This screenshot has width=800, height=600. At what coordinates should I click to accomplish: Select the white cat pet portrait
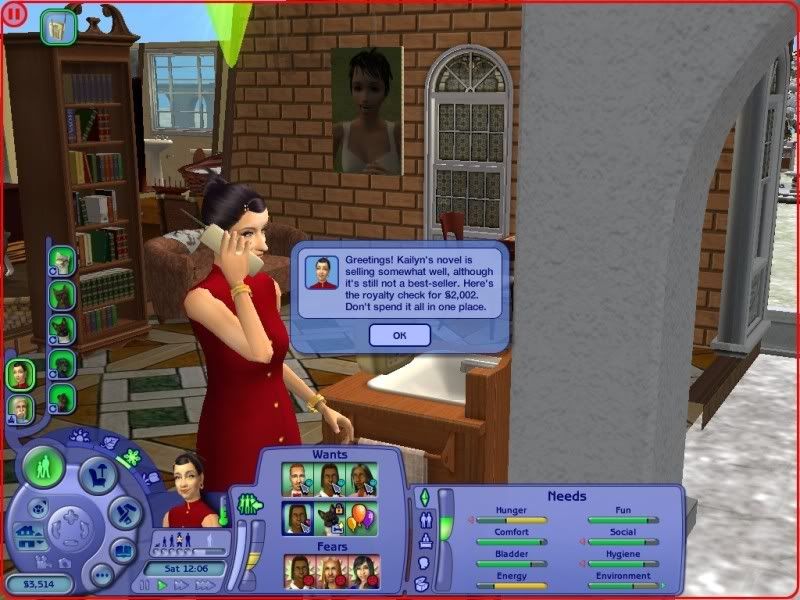click(x=62, y=262)
